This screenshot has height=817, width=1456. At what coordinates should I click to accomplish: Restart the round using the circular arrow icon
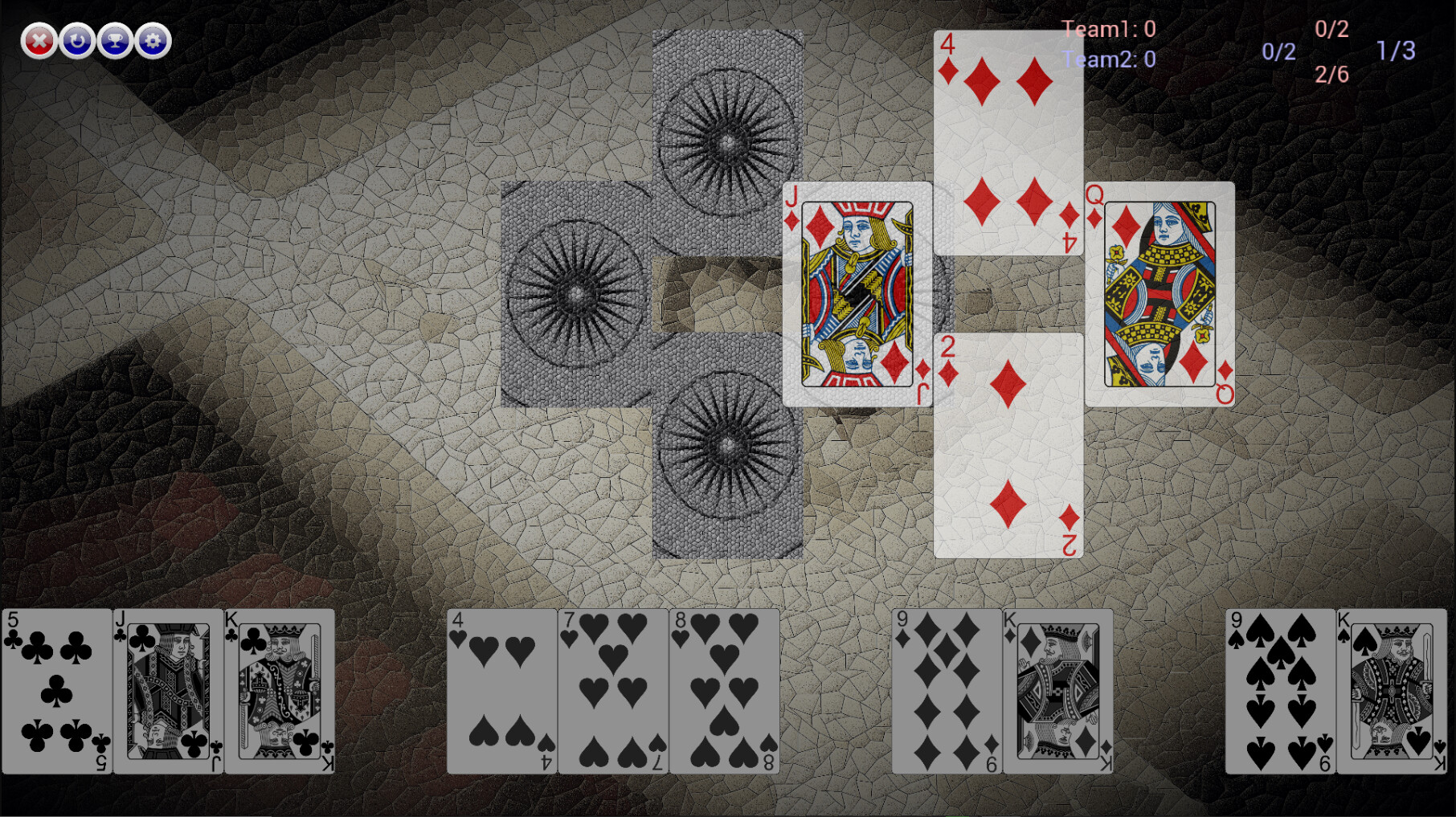[x=78, y=38]
